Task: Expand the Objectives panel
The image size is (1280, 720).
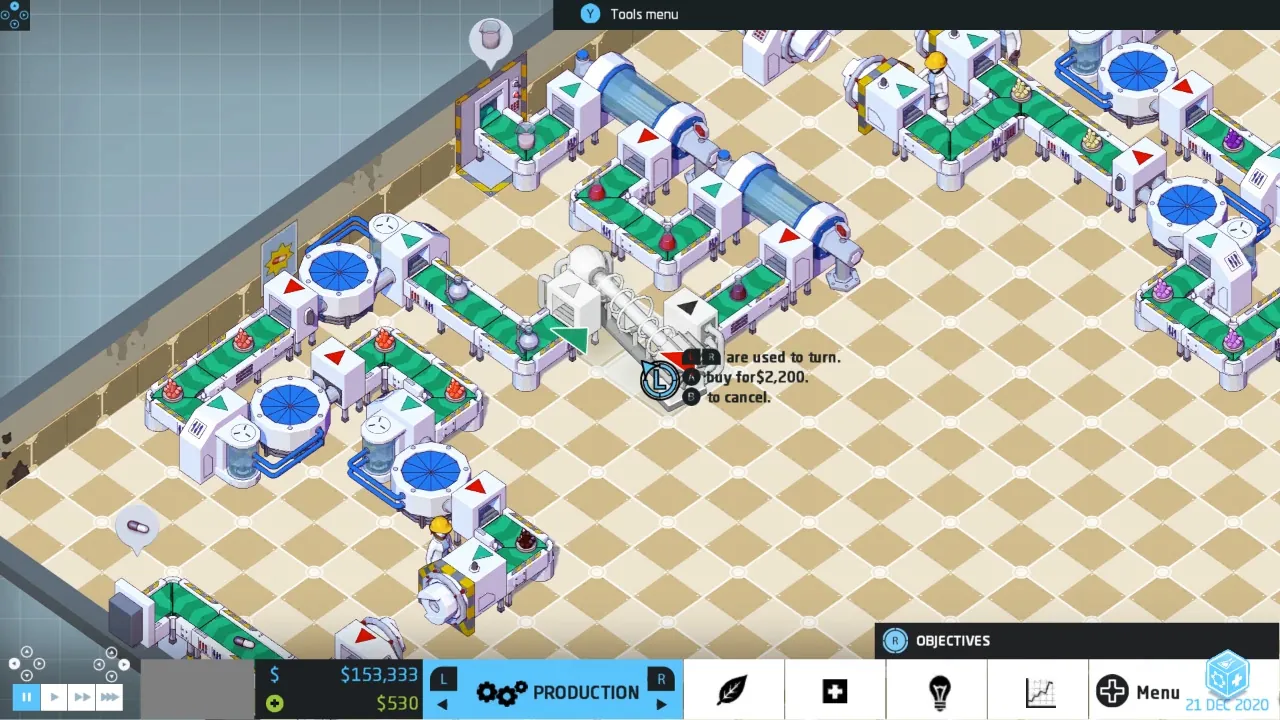Action: (953, 641)
